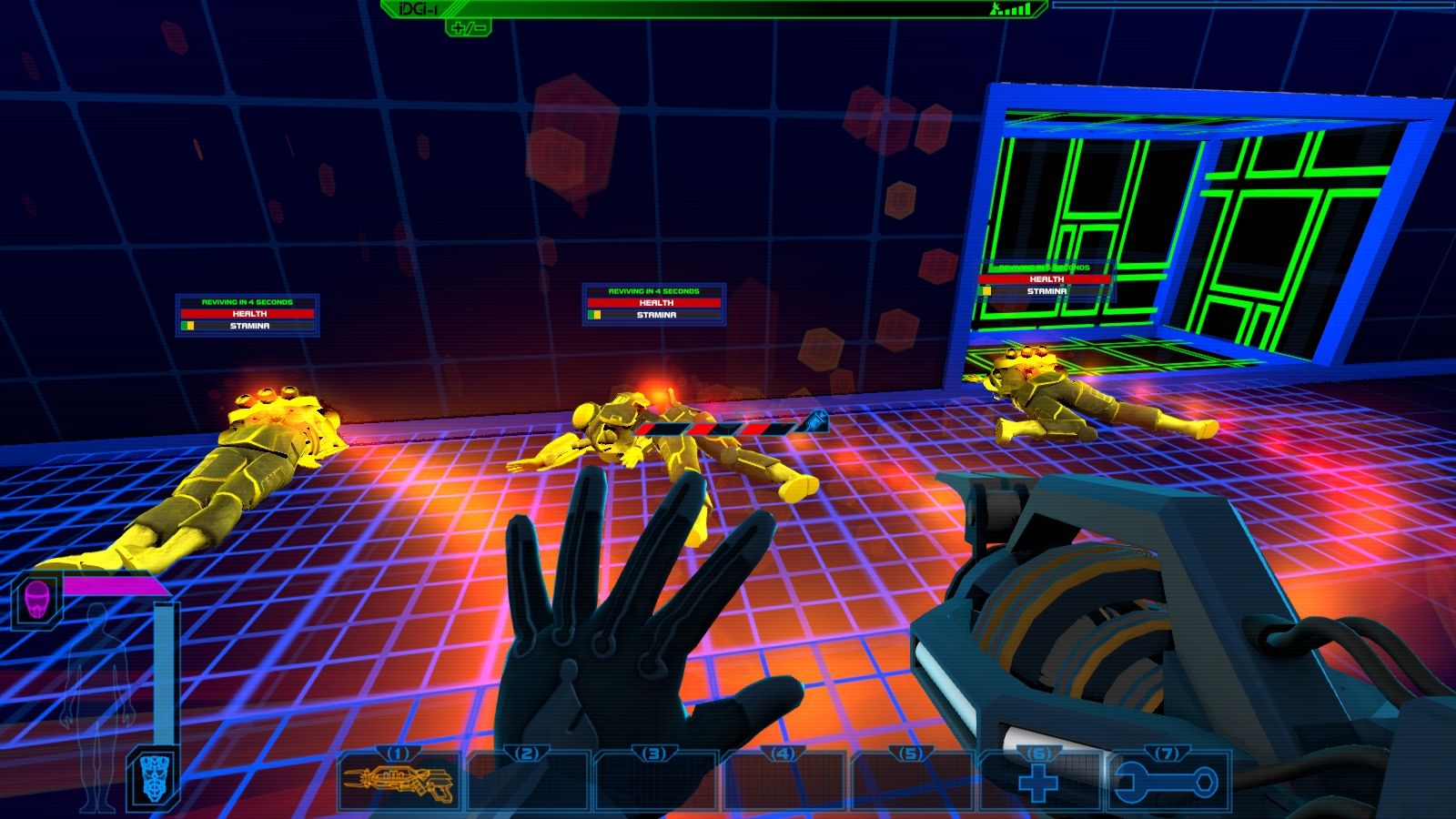Toggle the STAMINA bar on the center ally panel
Viewport: 1456px width, 819px height.
(x=655, y=316)
